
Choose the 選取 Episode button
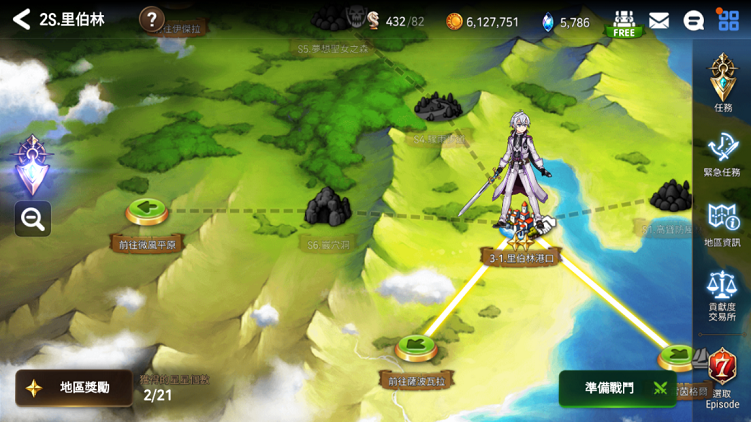click(x=722, y=376)
